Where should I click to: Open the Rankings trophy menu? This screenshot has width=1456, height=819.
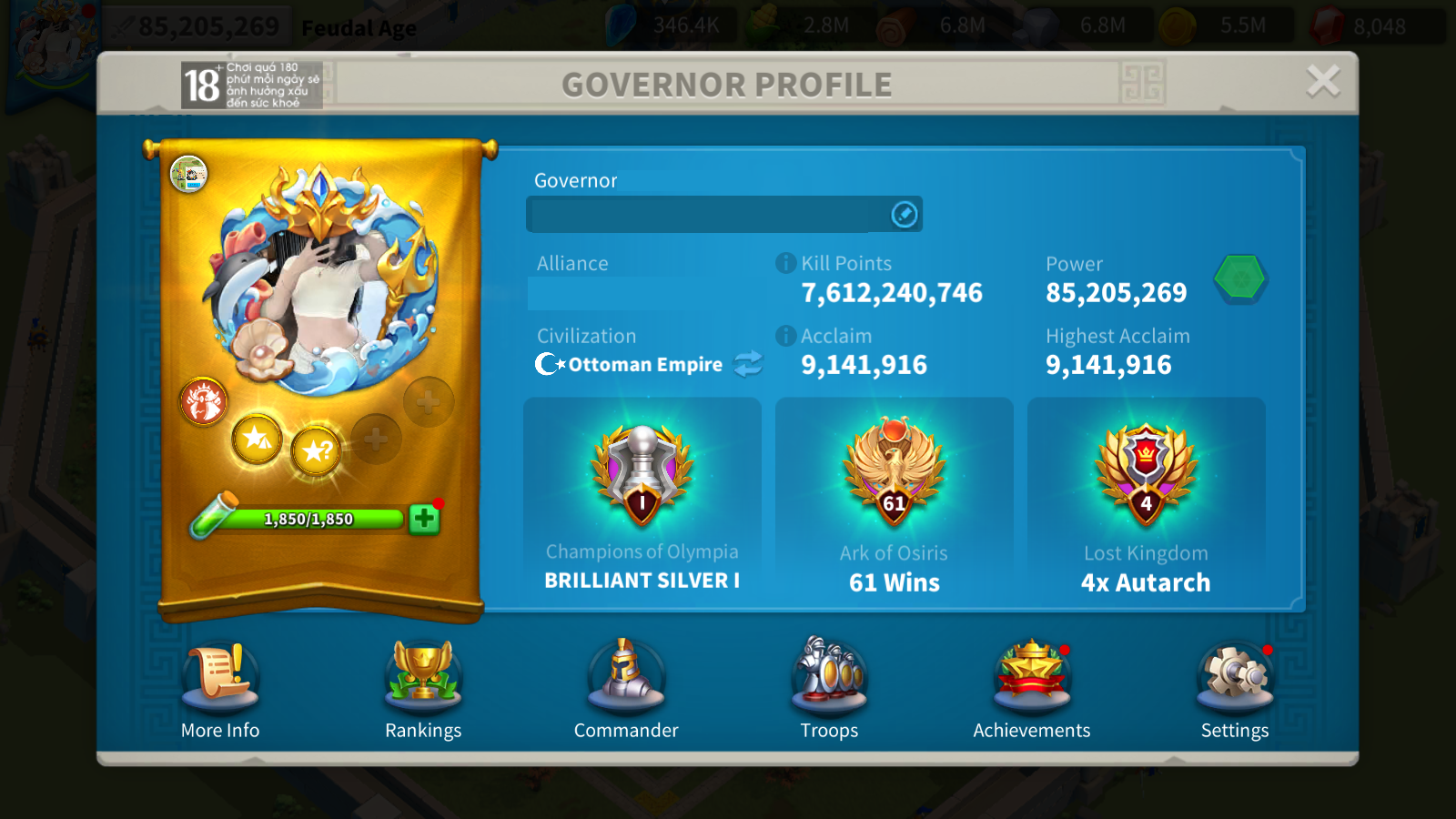click(423, 678)
